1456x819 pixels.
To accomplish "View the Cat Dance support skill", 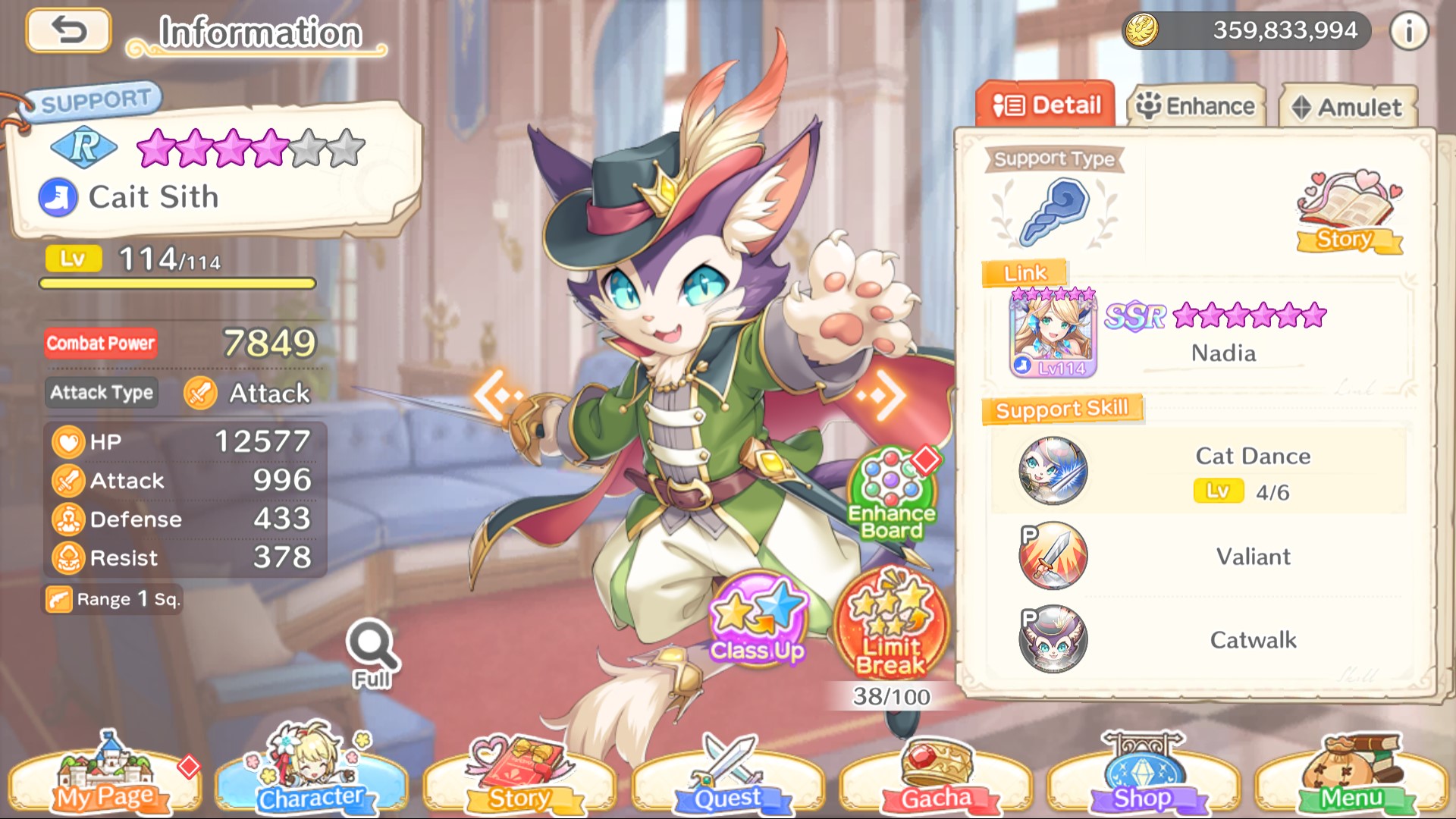I will coord(1053,471).
